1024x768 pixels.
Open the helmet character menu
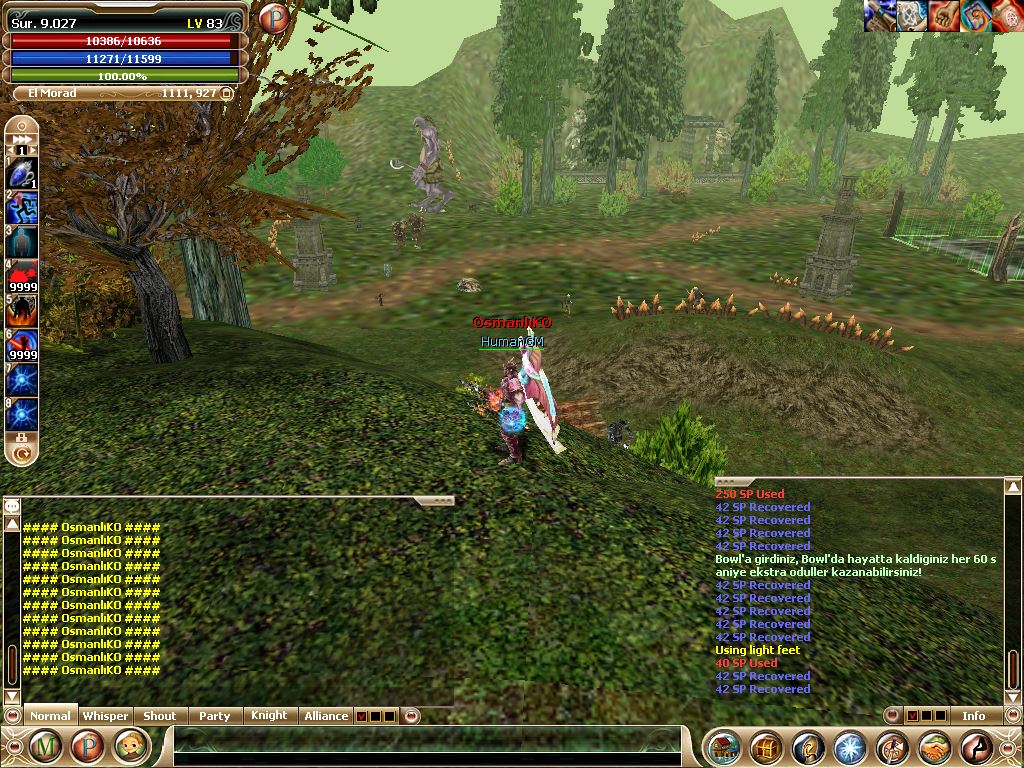coord(807,747)
